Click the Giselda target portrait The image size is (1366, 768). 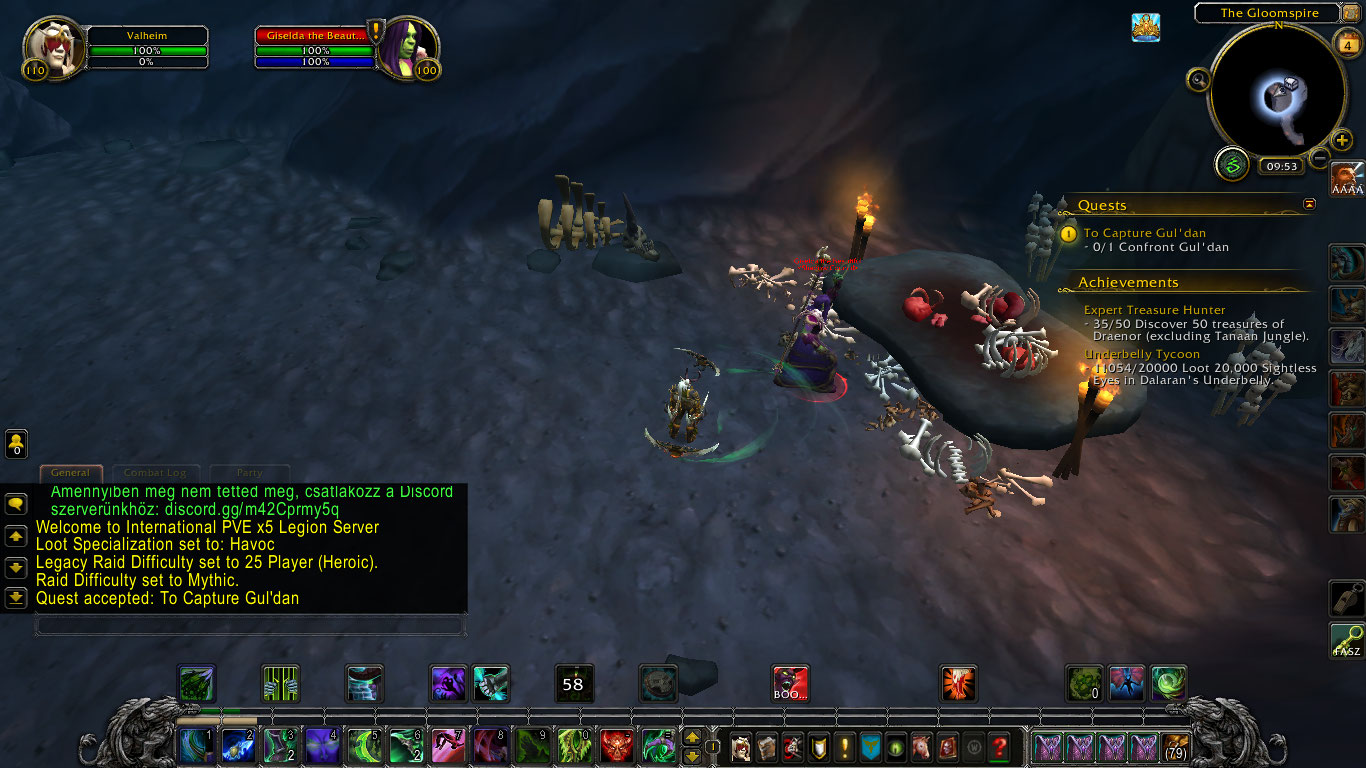tap(407, 46)
